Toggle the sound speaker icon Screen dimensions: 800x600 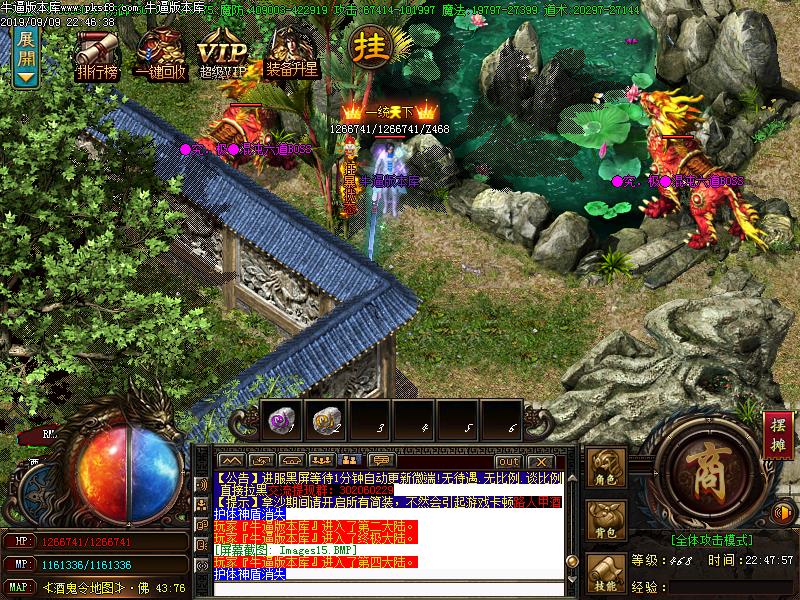click(x=783, y=513)
